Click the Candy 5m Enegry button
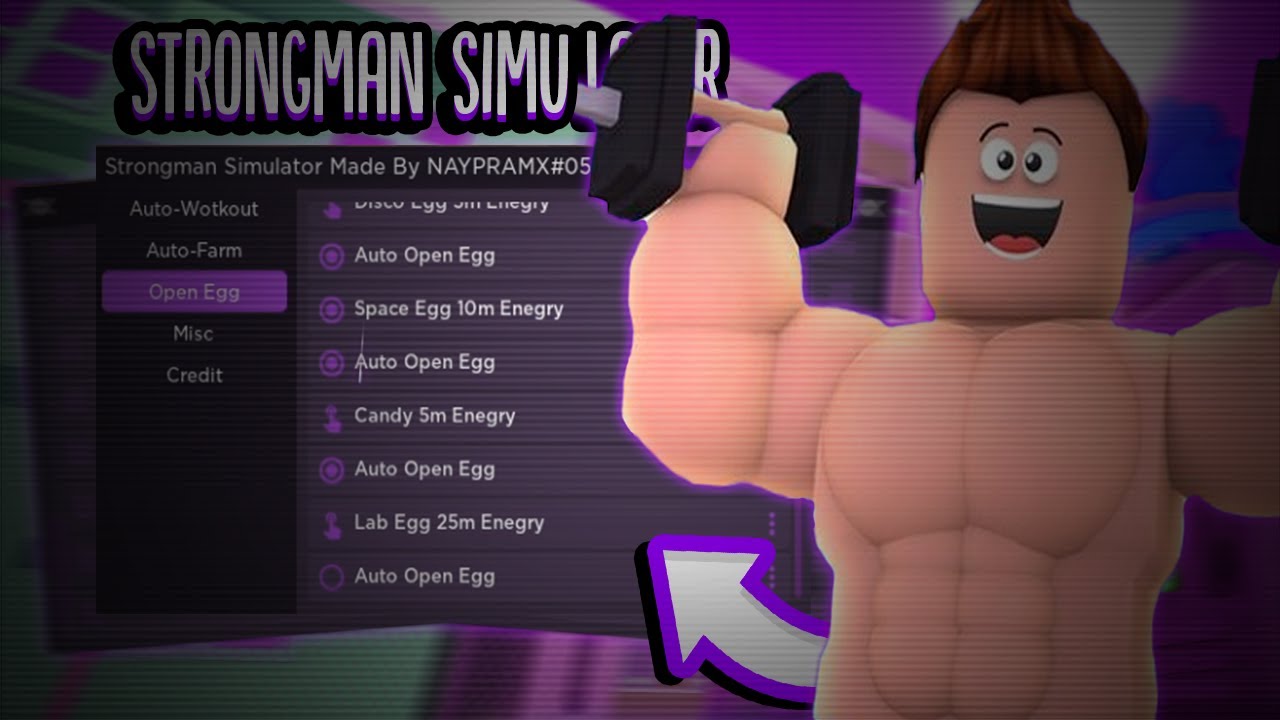Image resolution: width=1280 pixels, height=720 pixels. tap(434, 416)
